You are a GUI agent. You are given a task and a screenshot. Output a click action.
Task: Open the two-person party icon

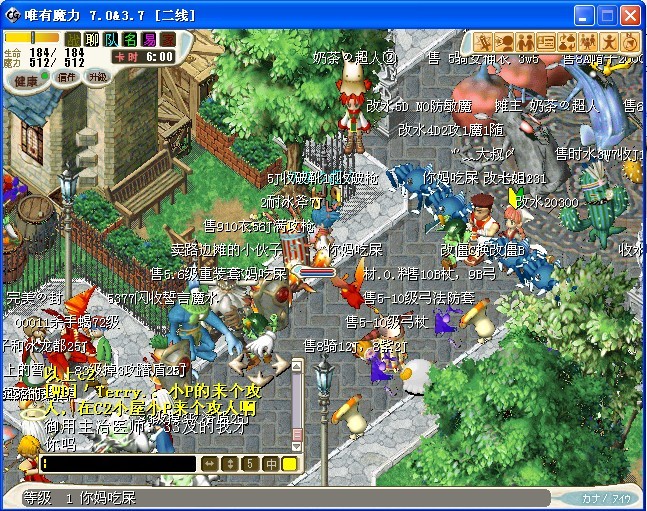coord(526,41)
